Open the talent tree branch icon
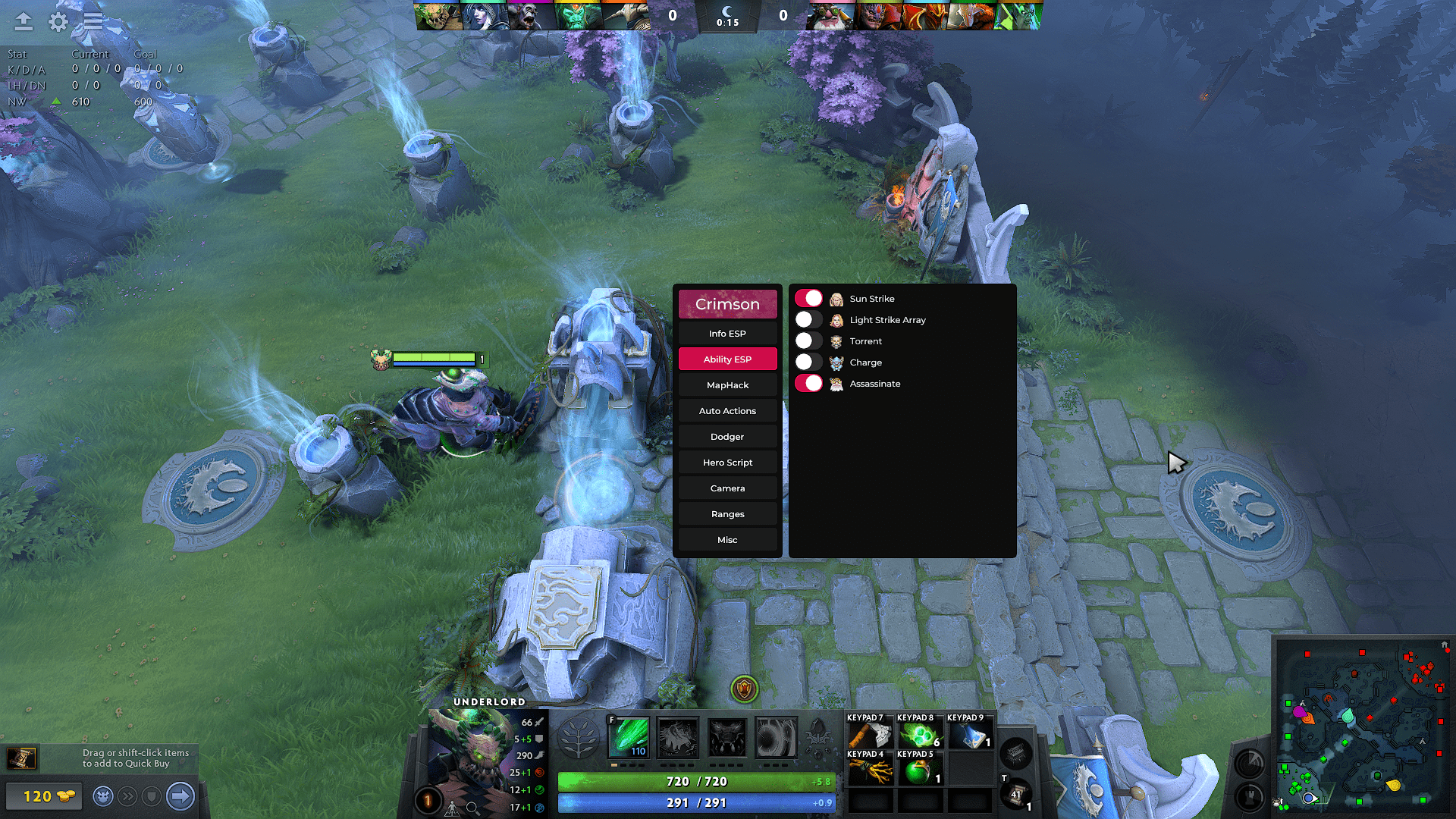 click(578, 736)
